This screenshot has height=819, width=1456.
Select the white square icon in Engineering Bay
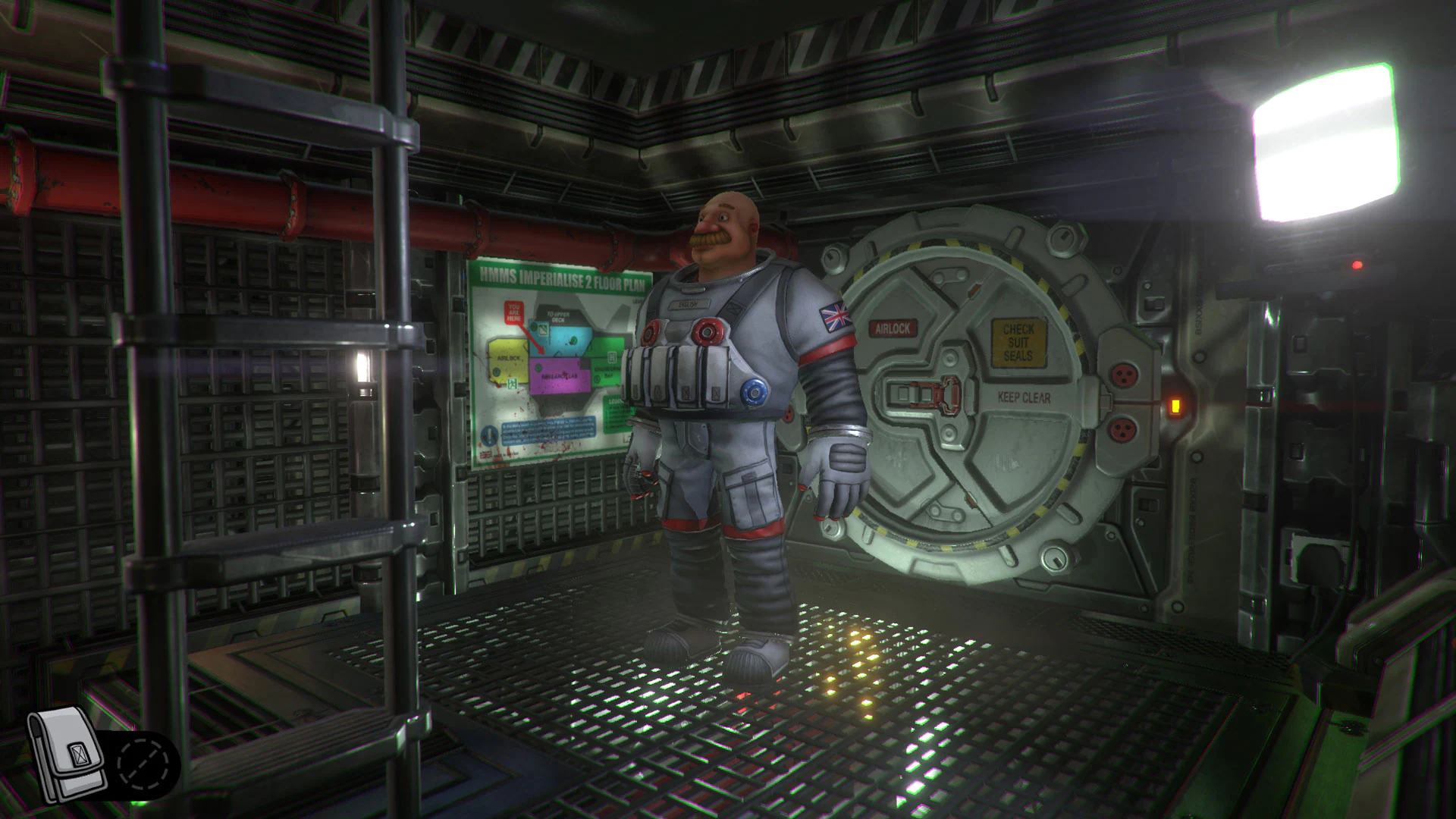(612, 357)
